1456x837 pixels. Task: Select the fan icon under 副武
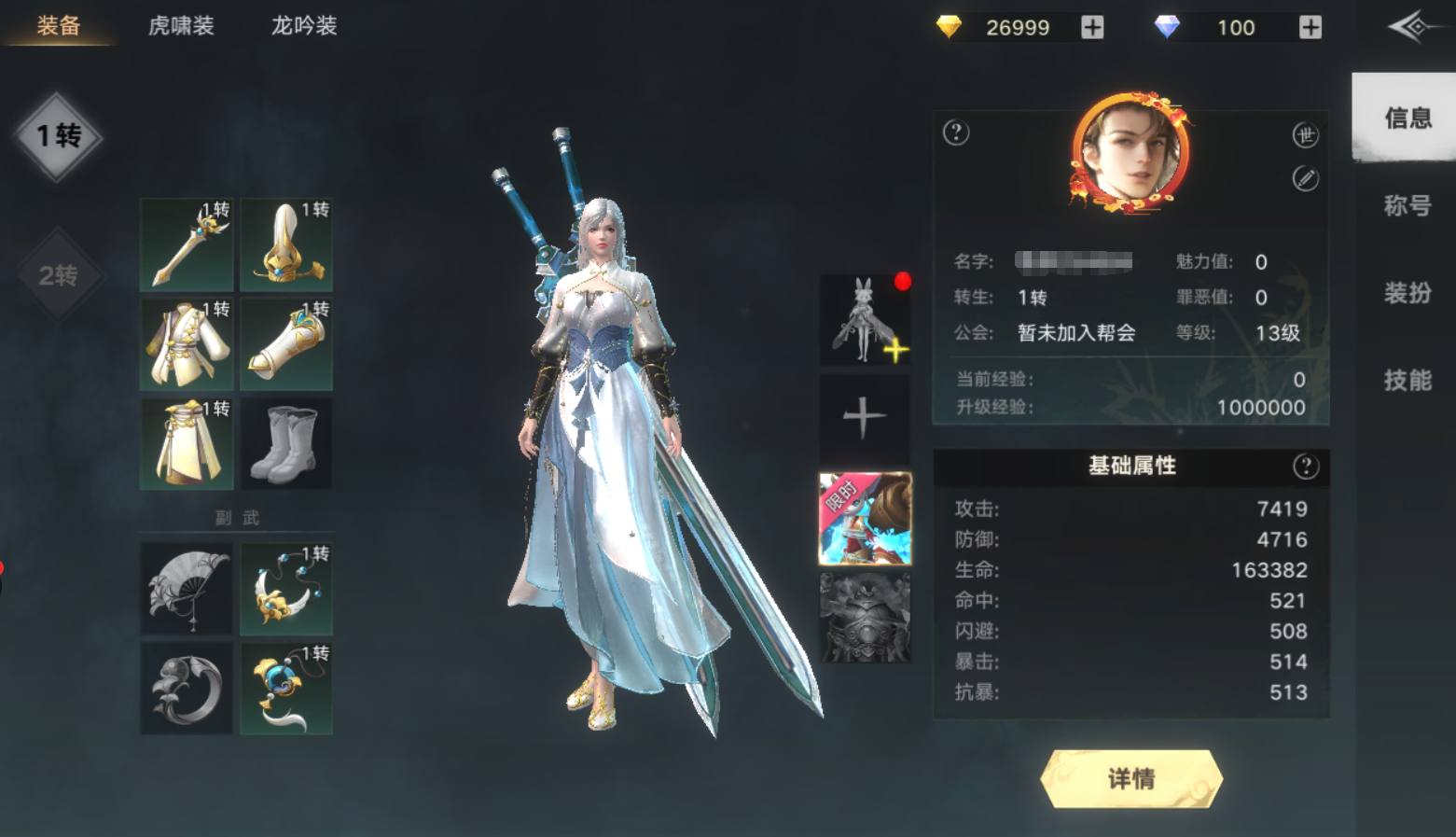(x=186, y=588)
